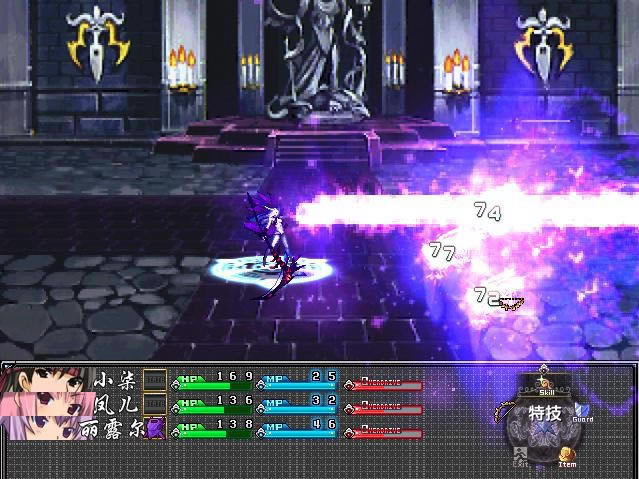Select party member 小柒's portrait
This screenshot has width=639, height=479.
(44, 382)
